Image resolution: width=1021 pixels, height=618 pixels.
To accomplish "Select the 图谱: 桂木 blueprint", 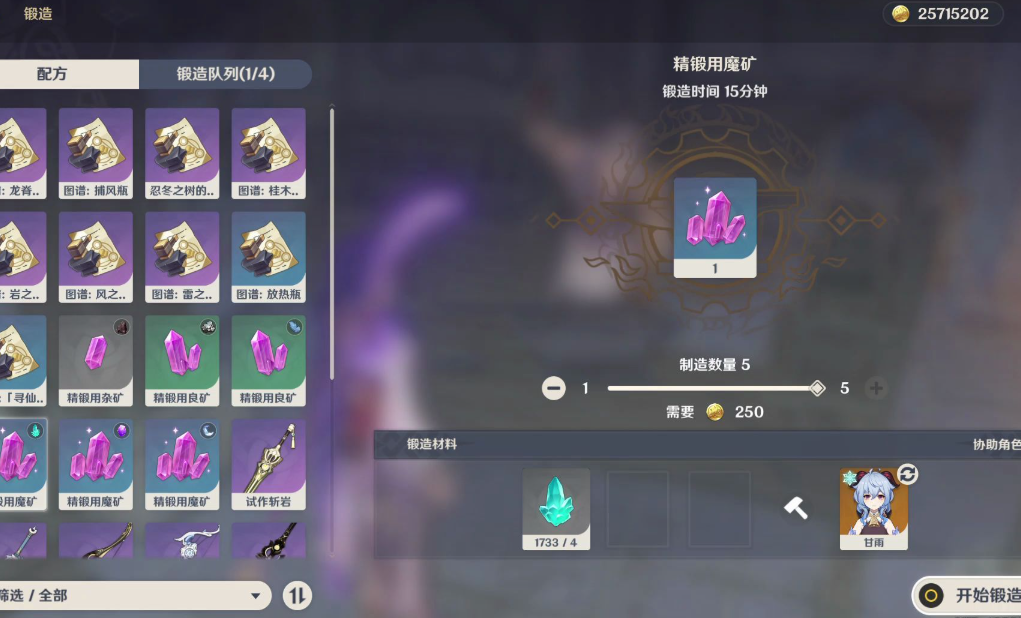I will coord(268,153).
